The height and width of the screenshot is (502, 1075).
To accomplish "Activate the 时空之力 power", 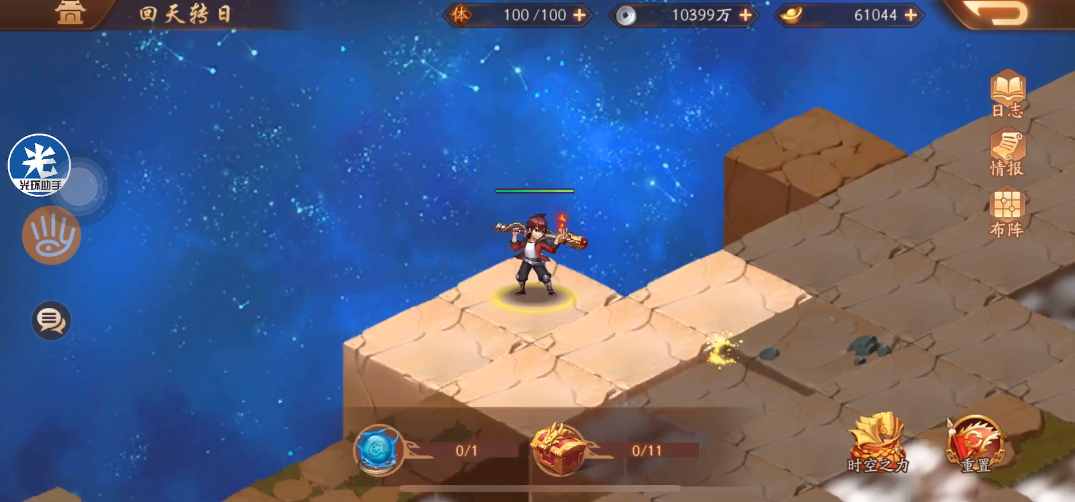I will tap(876, 440).
